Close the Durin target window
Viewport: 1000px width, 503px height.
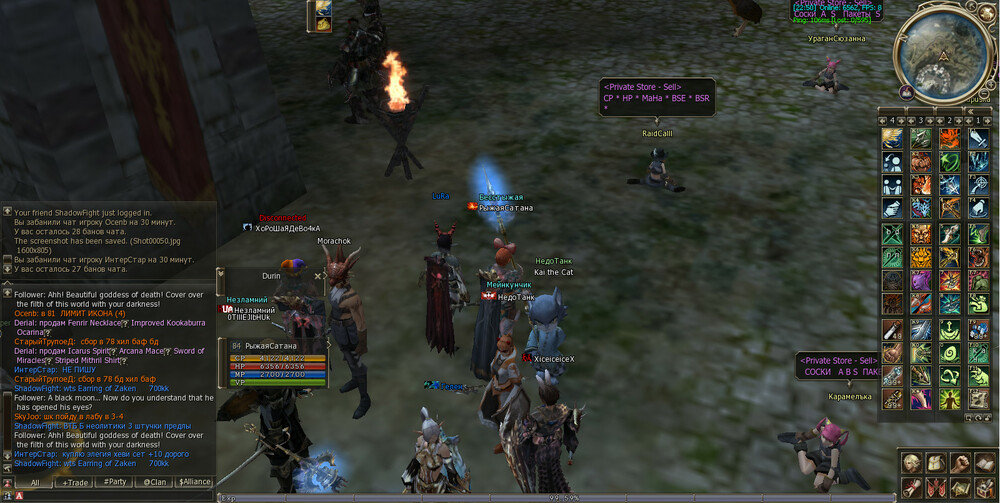point(319,276)
